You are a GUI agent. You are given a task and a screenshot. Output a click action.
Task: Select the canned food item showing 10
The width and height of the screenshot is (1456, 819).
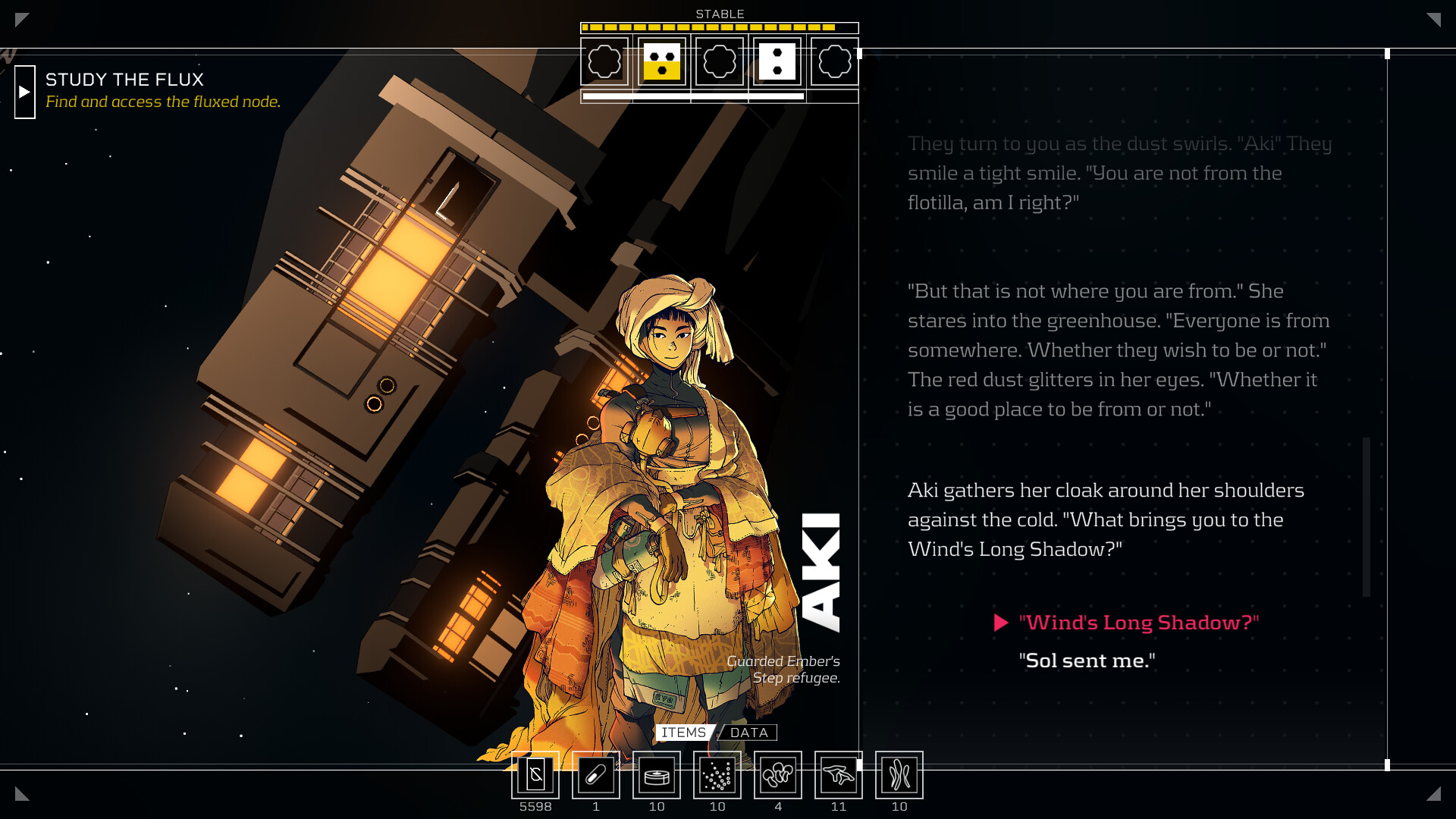(x=657, y=775)
